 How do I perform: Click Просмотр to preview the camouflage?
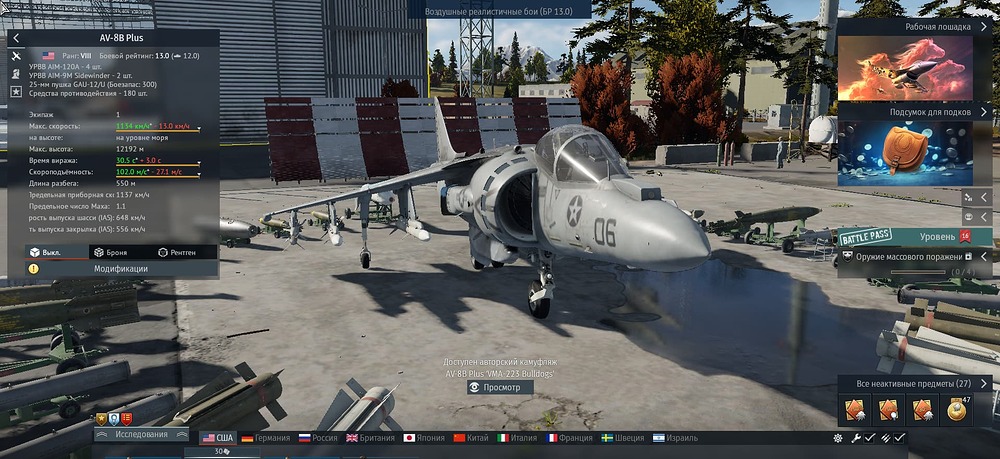click(x=500, y=387)
